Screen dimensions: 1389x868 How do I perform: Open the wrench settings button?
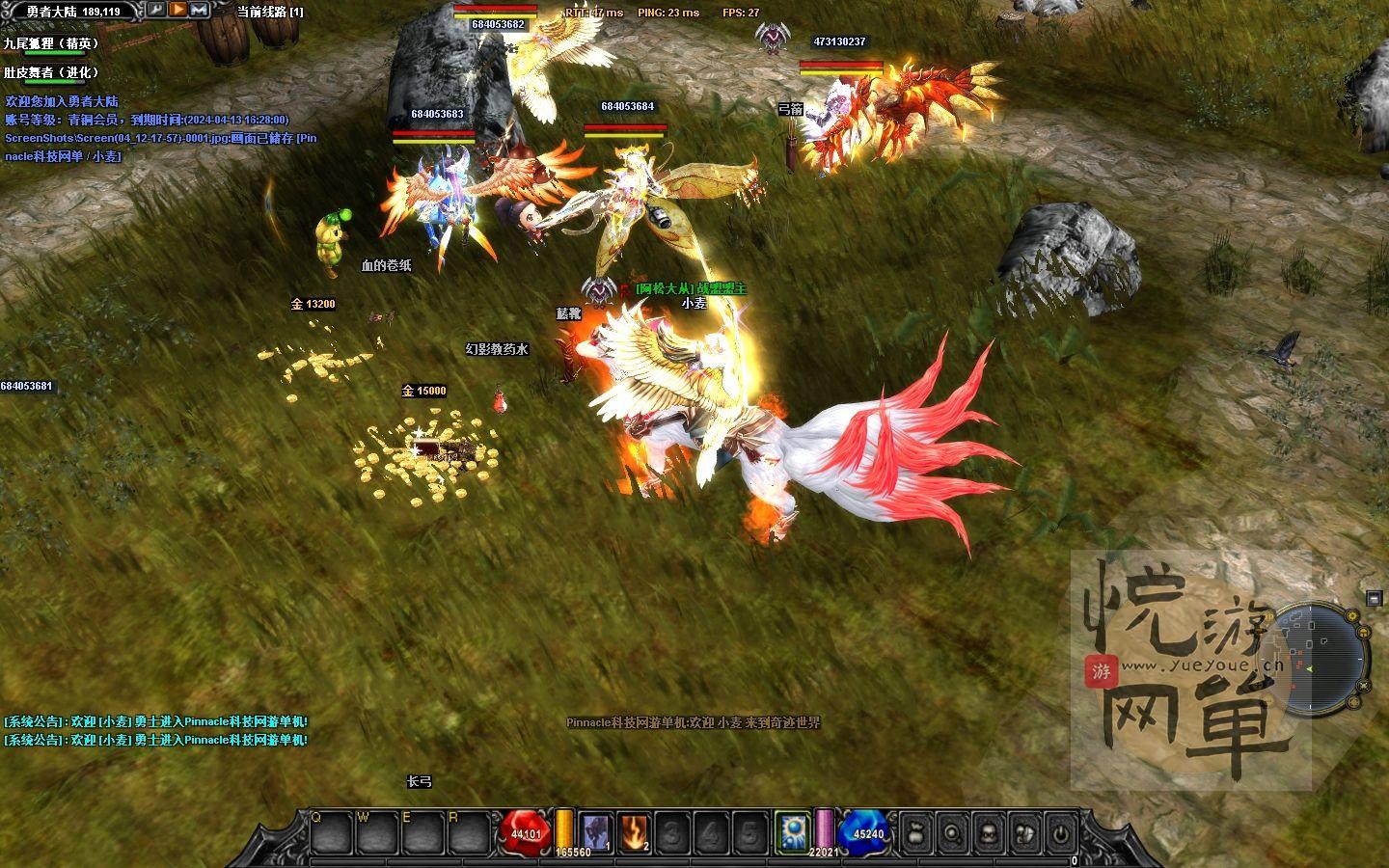coord(156,10)
